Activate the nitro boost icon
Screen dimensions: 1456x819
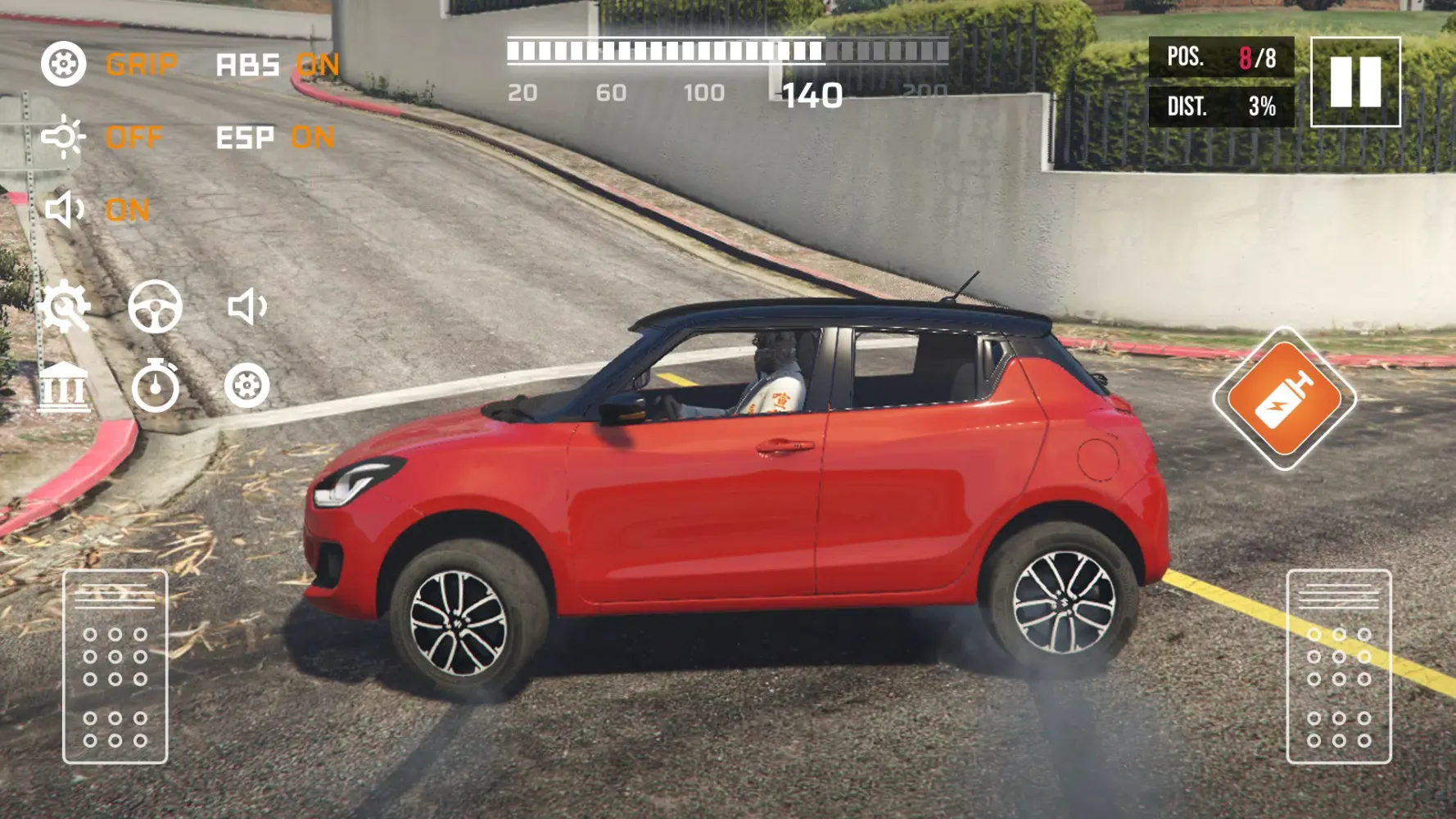(1286, 401)
